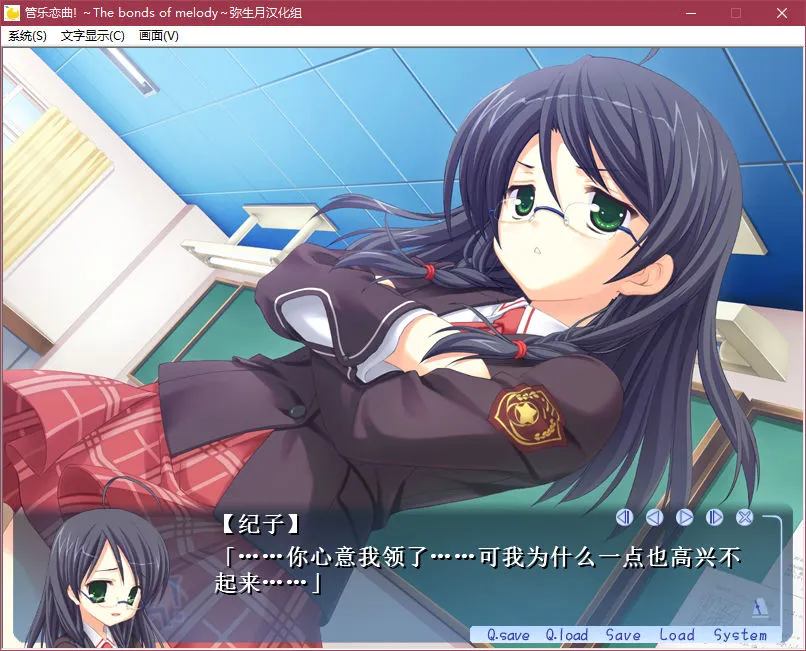The width and height of the screenshot is (806, 651).
Task: Open the 文字显示(C) menu
Action: [x=93, y=36]
